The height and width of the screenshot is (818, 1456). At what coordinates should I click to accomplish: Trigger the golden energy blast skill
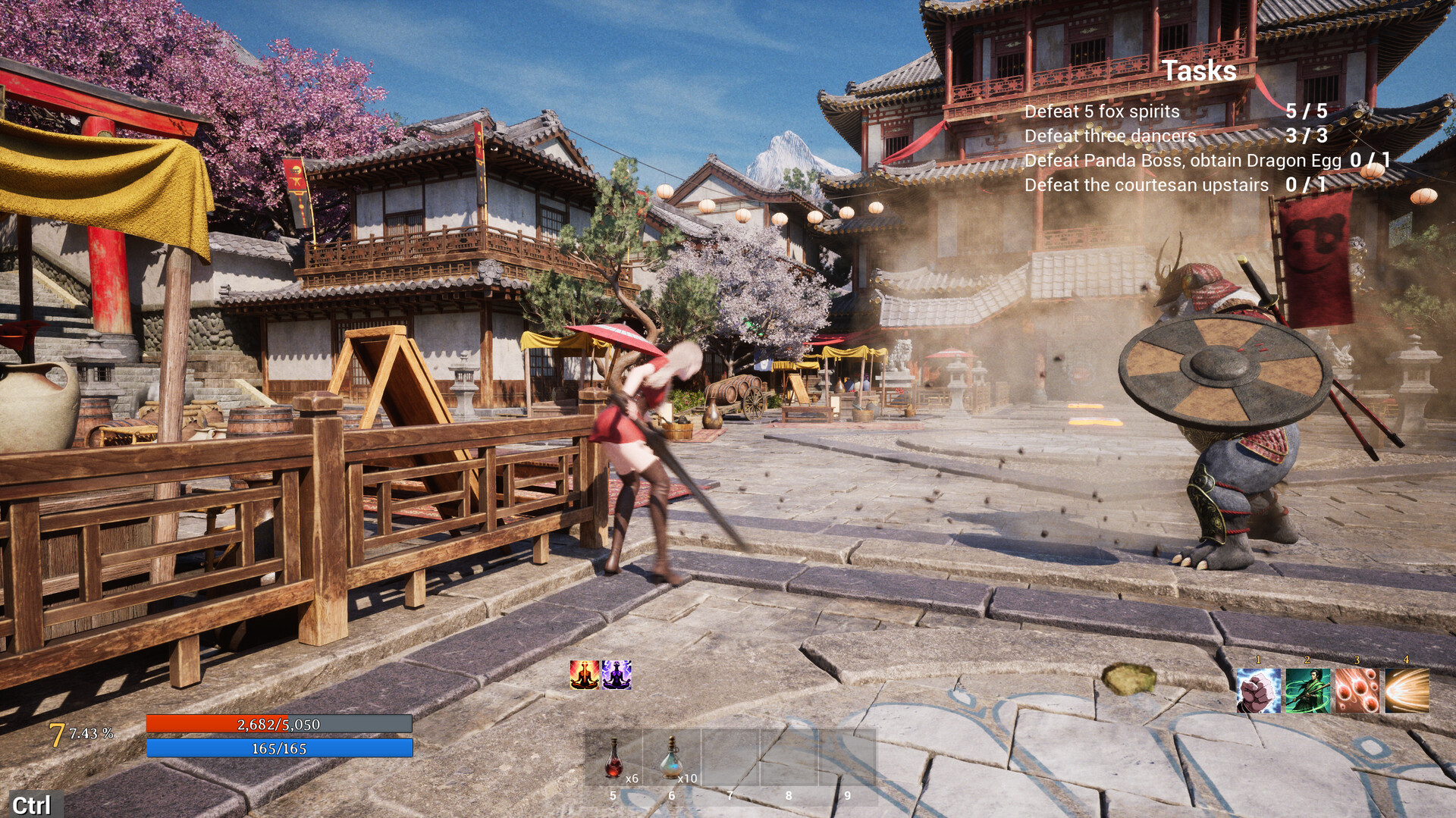[x=1407, y=691]
